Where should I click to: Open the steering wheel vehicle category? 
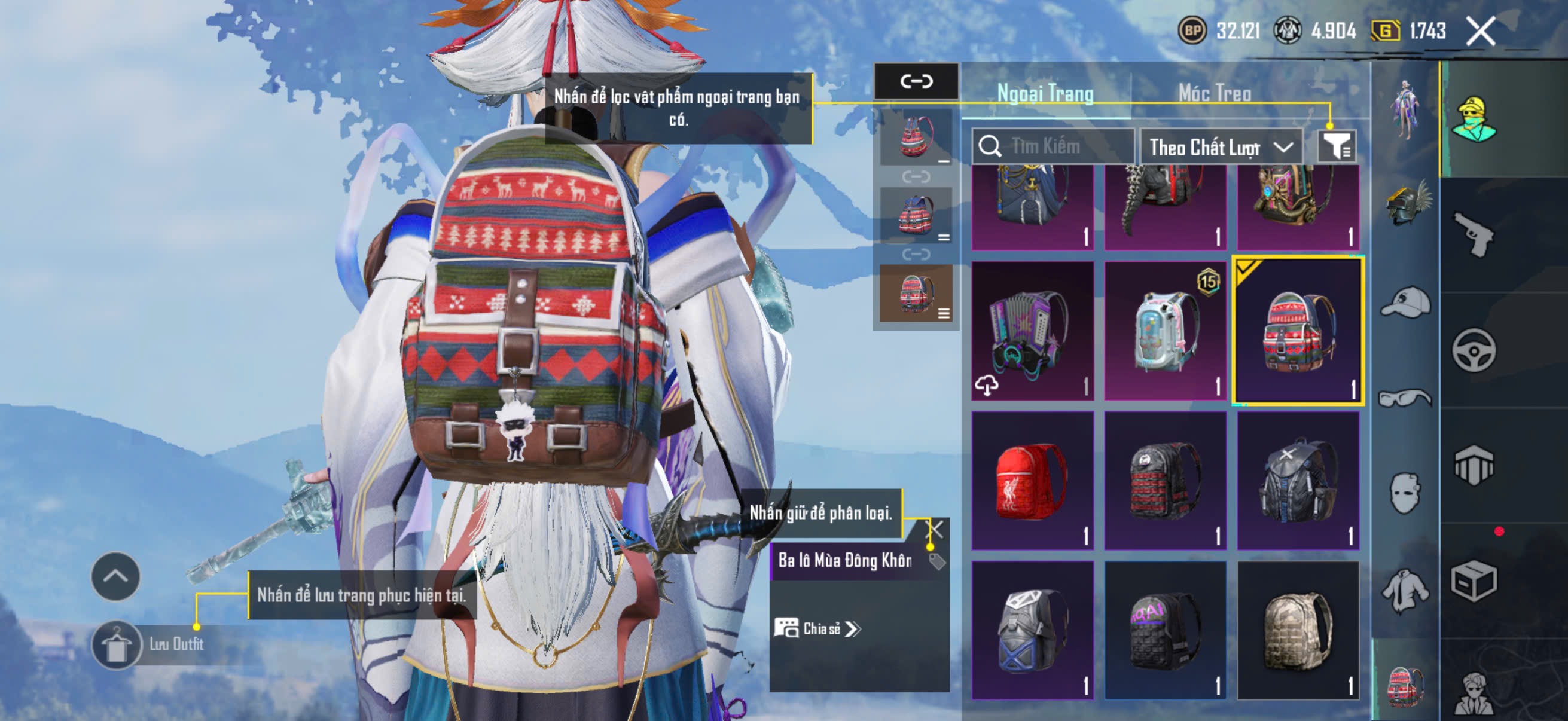1474,350
